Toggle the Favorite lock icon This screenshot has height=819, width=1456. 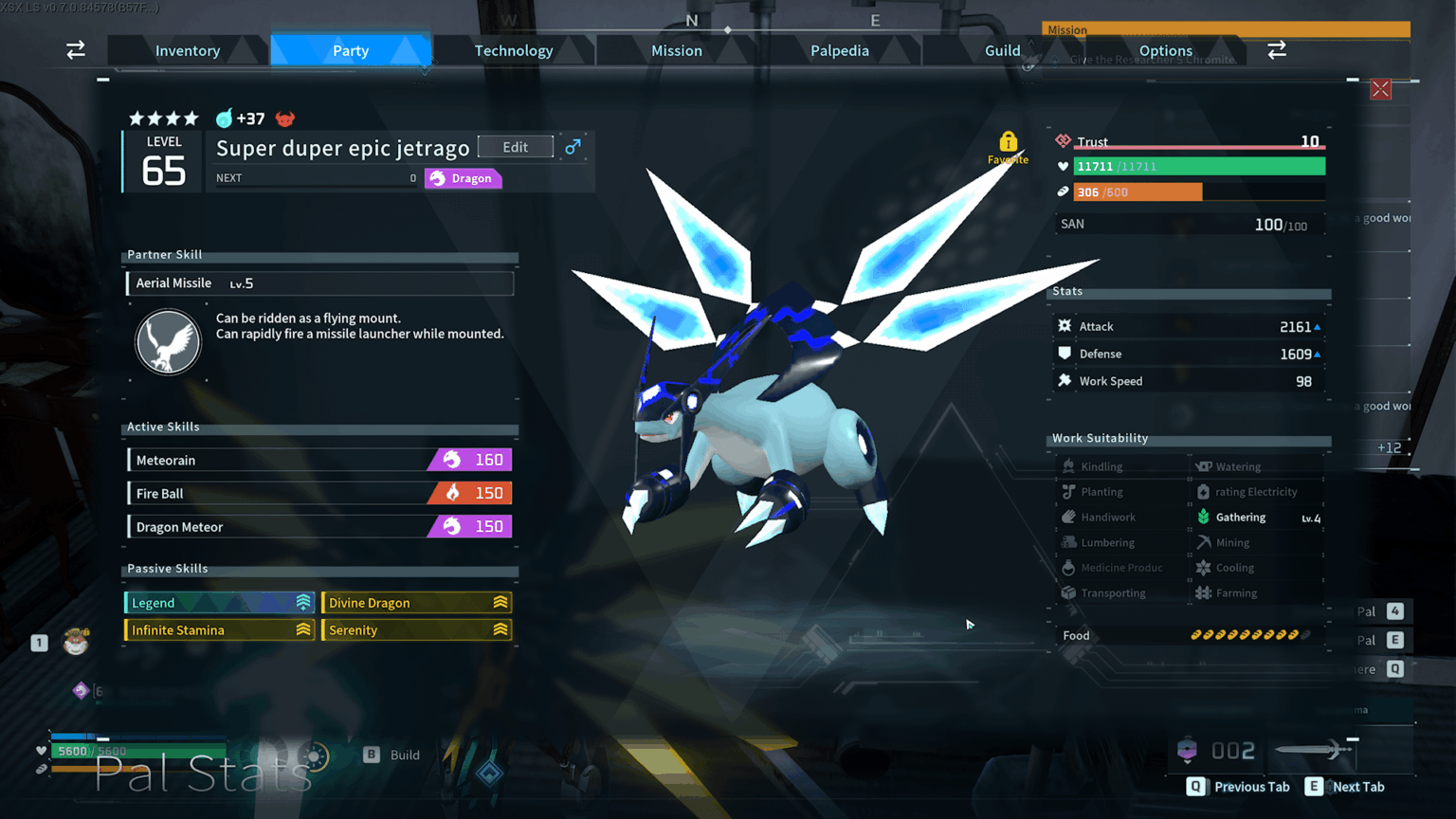click(1008, 143)
